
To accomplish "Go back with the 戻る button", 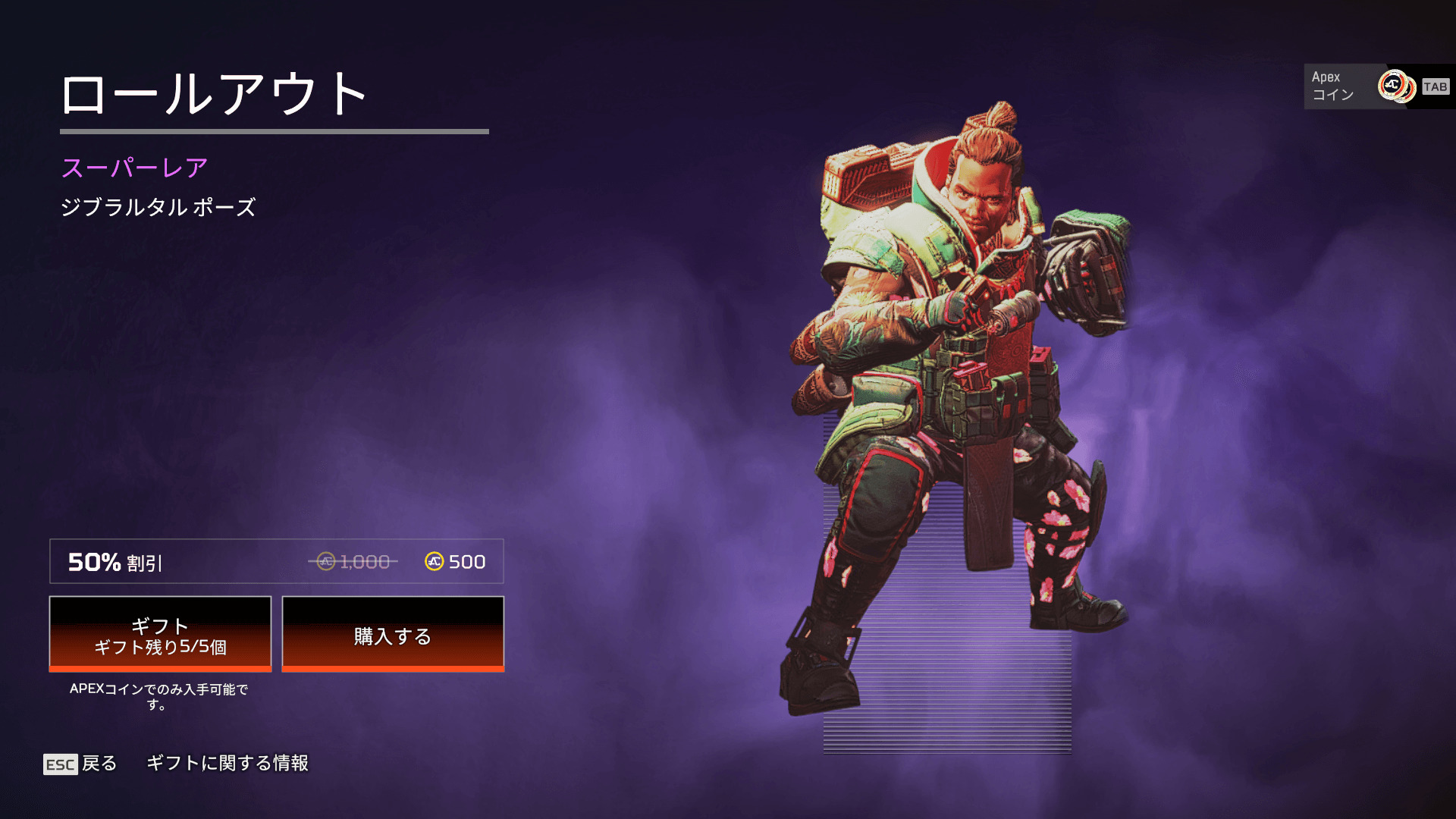I will pyautogui.click(x=81, y=764).
